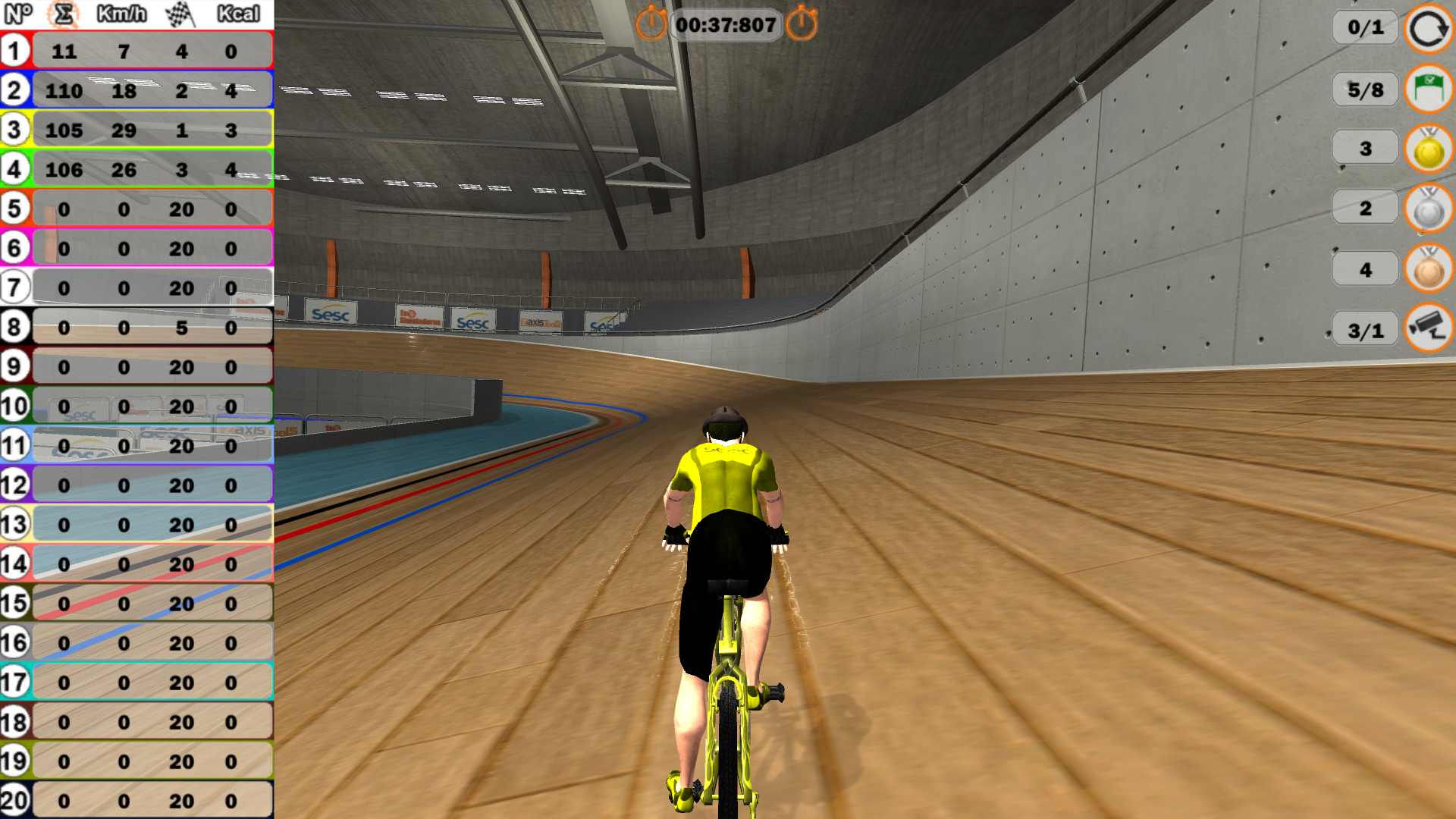Click the 0/1 lap counter button
Image resolution: width=1456 pixels, height=819 pixels.
click(x=1365, y=29)
